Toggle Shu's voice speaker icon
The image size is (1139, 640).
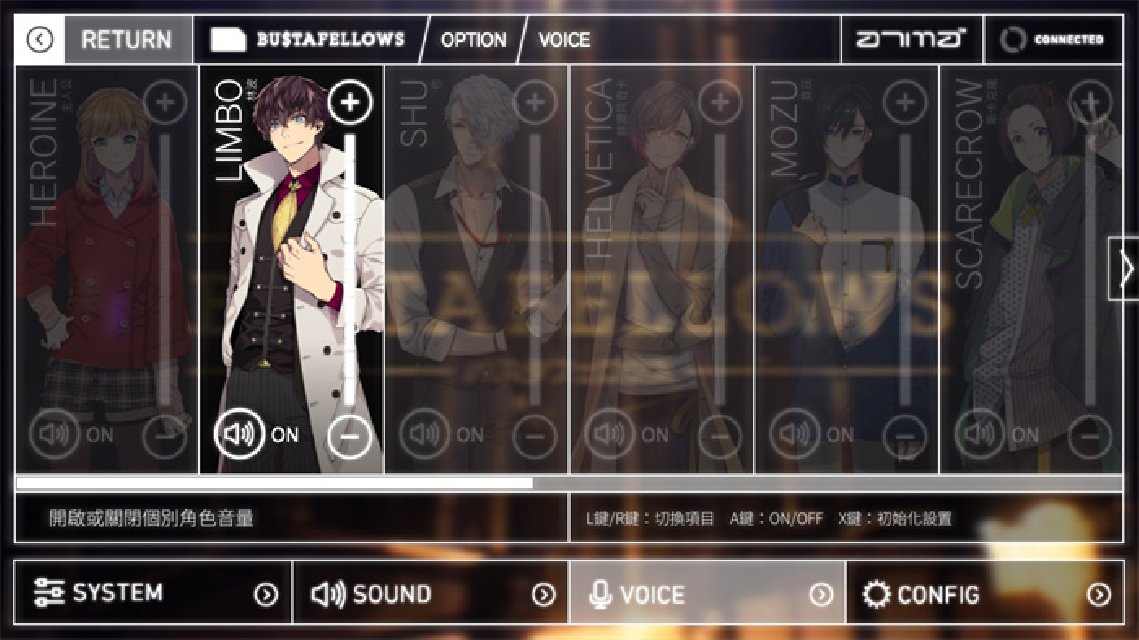(424, 434)
